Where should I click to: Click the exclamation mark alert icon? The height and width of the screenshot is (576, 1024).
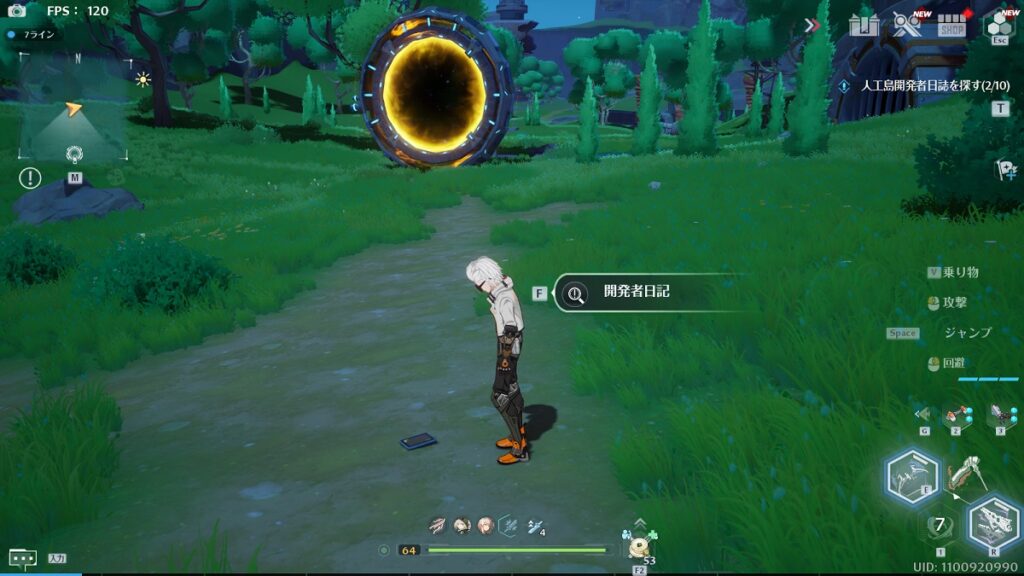click(x=30, y=178)
